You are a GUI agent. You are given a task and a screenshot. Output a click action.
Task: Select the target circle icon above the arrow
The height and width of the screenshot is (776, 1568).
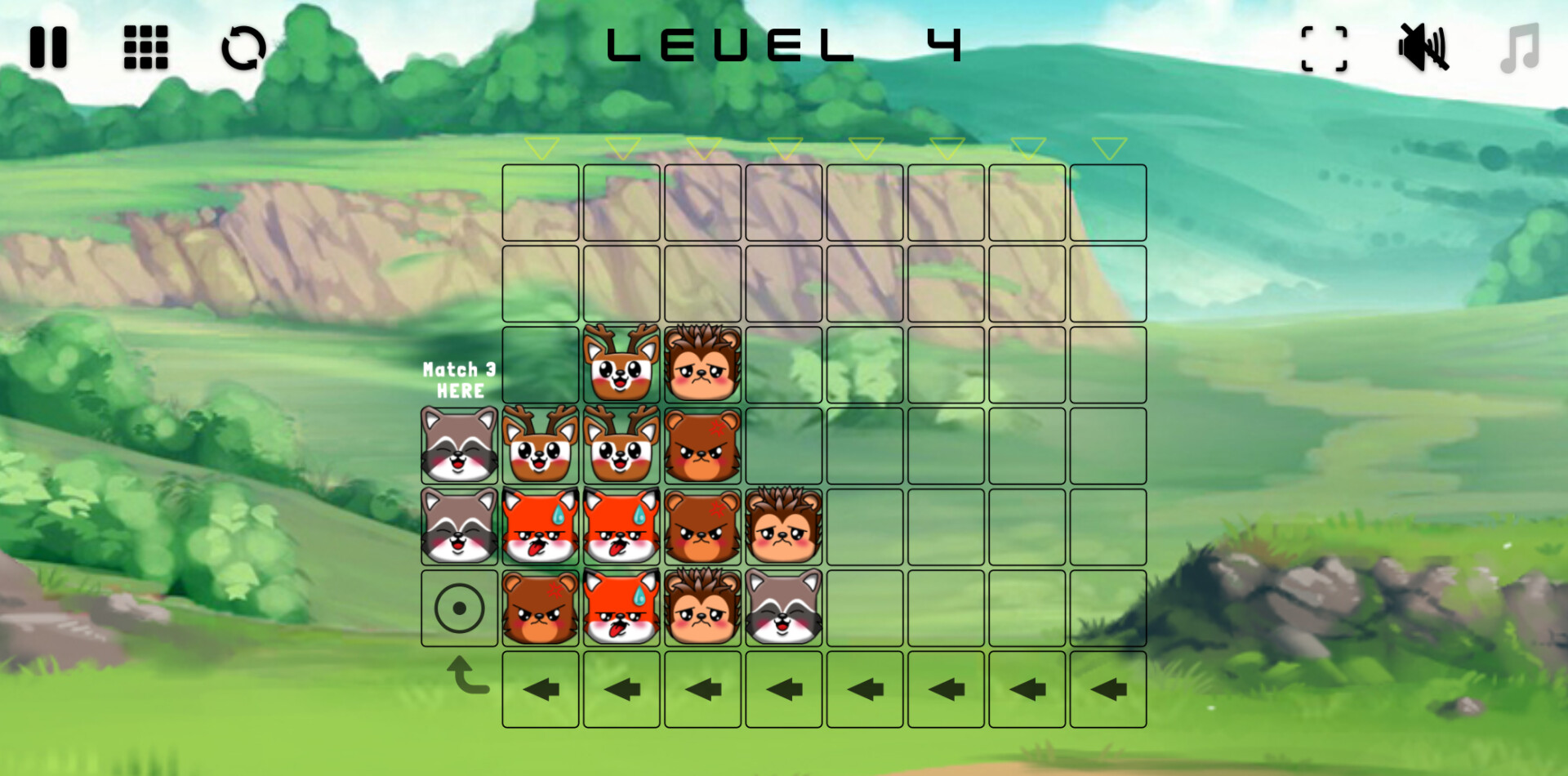click(x=460, y=609)
